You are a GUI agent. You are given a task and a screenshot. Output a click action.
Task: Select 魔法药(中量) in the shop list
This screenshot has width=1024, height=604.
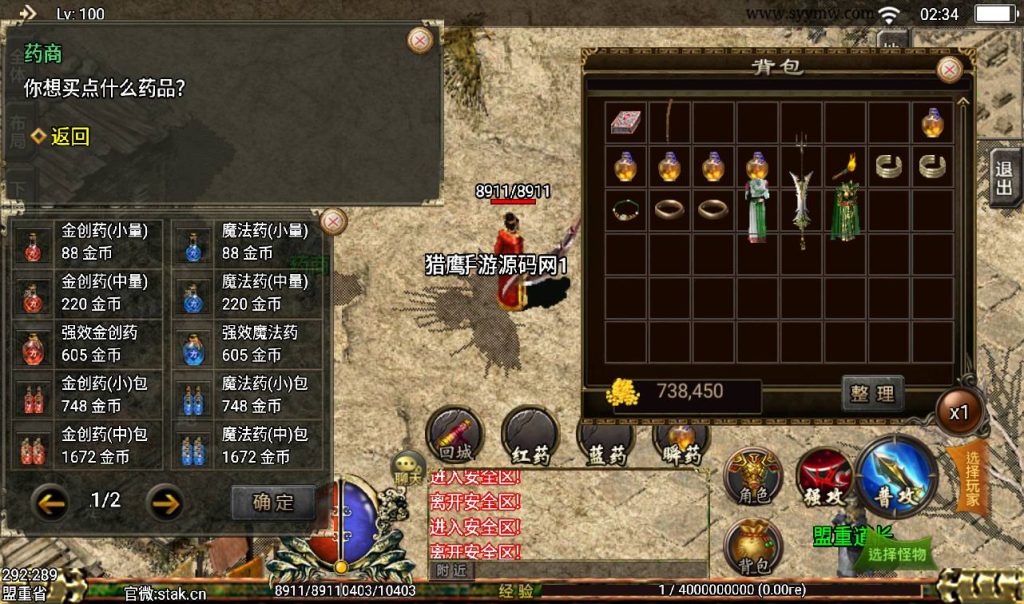point(247,294)
